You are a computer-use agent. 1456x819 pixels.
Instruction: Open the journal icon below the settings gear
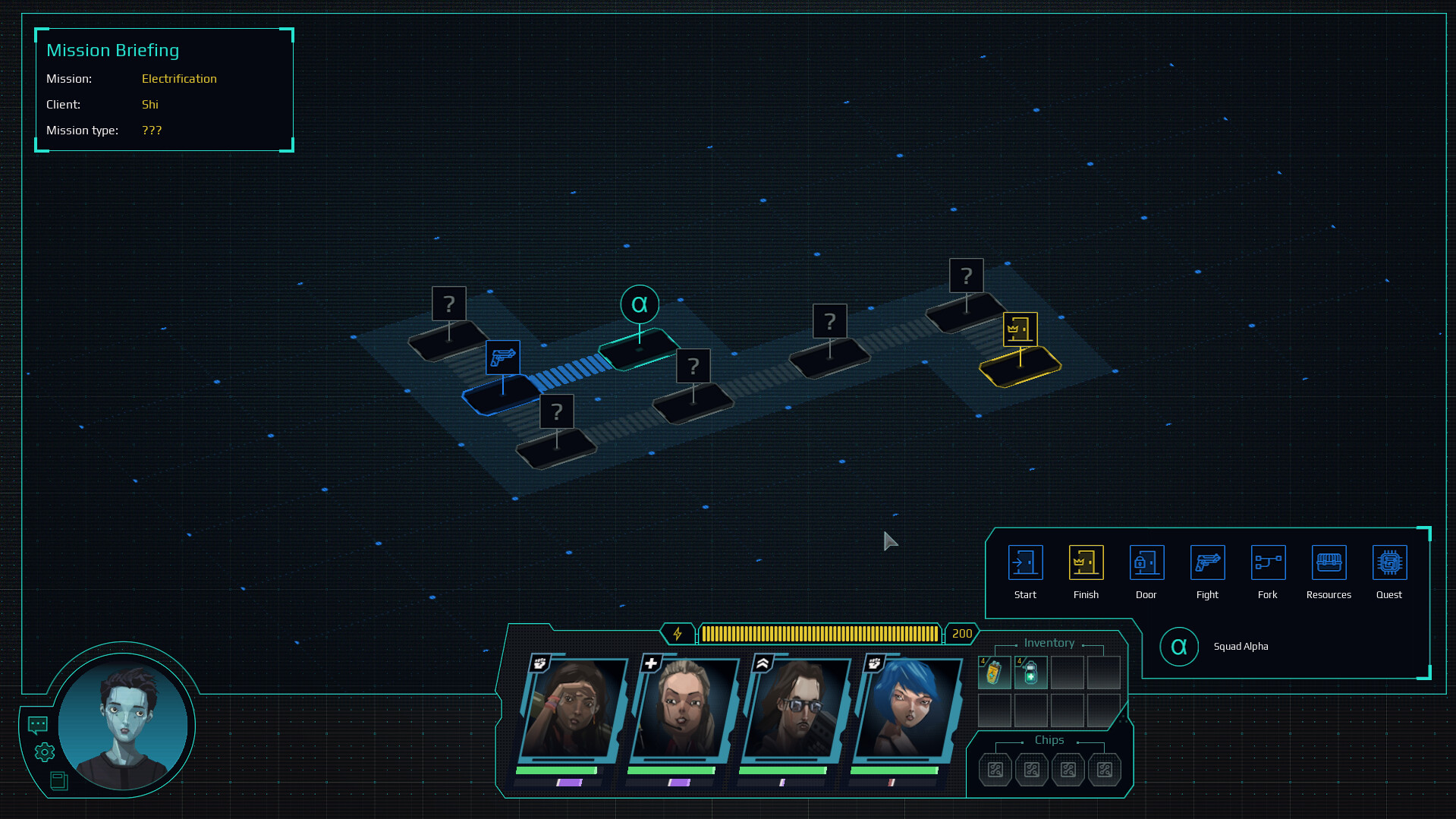[58, 780]
